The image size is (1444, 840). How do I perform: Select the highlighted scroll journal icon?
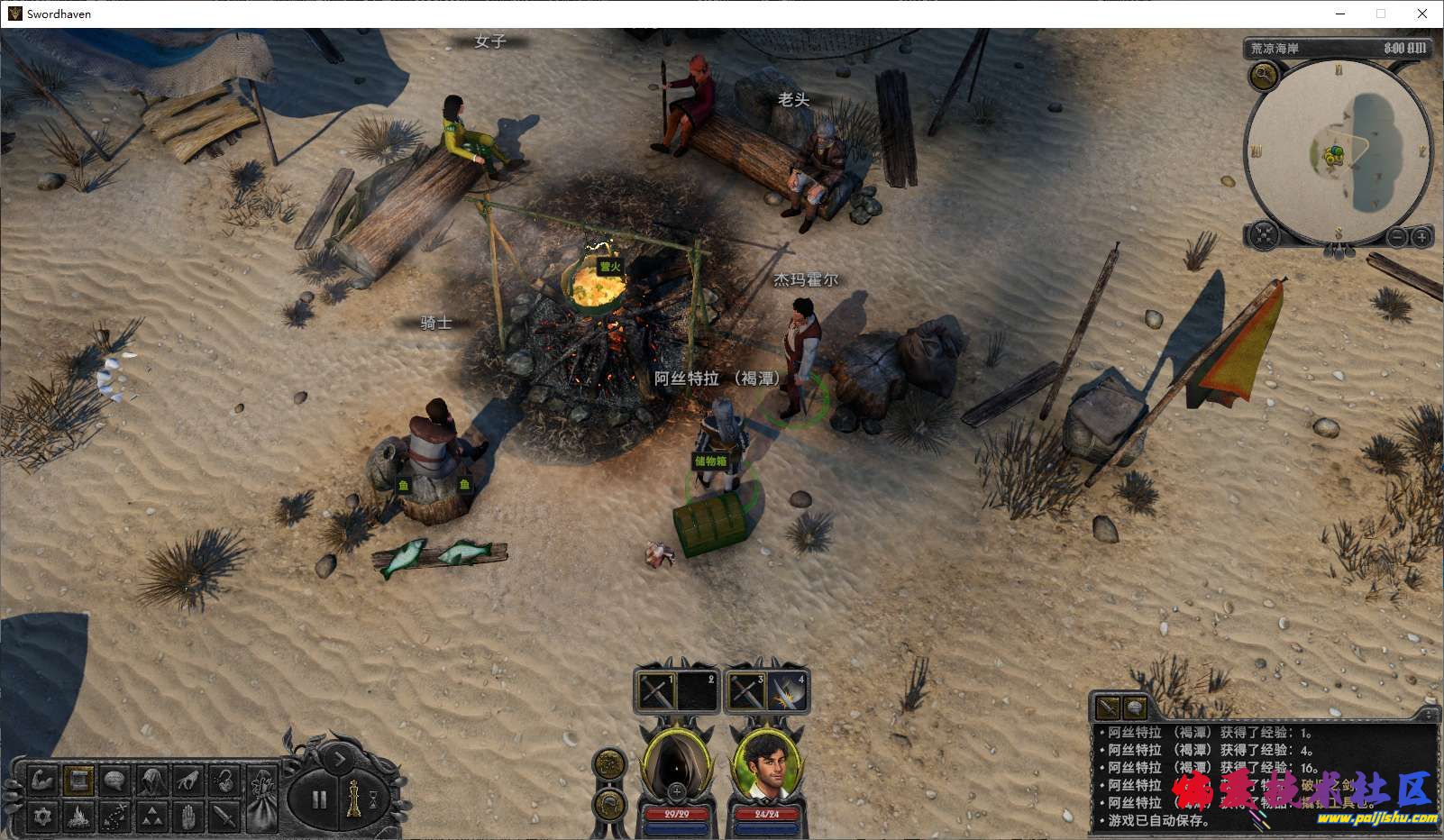coord(78,781)
